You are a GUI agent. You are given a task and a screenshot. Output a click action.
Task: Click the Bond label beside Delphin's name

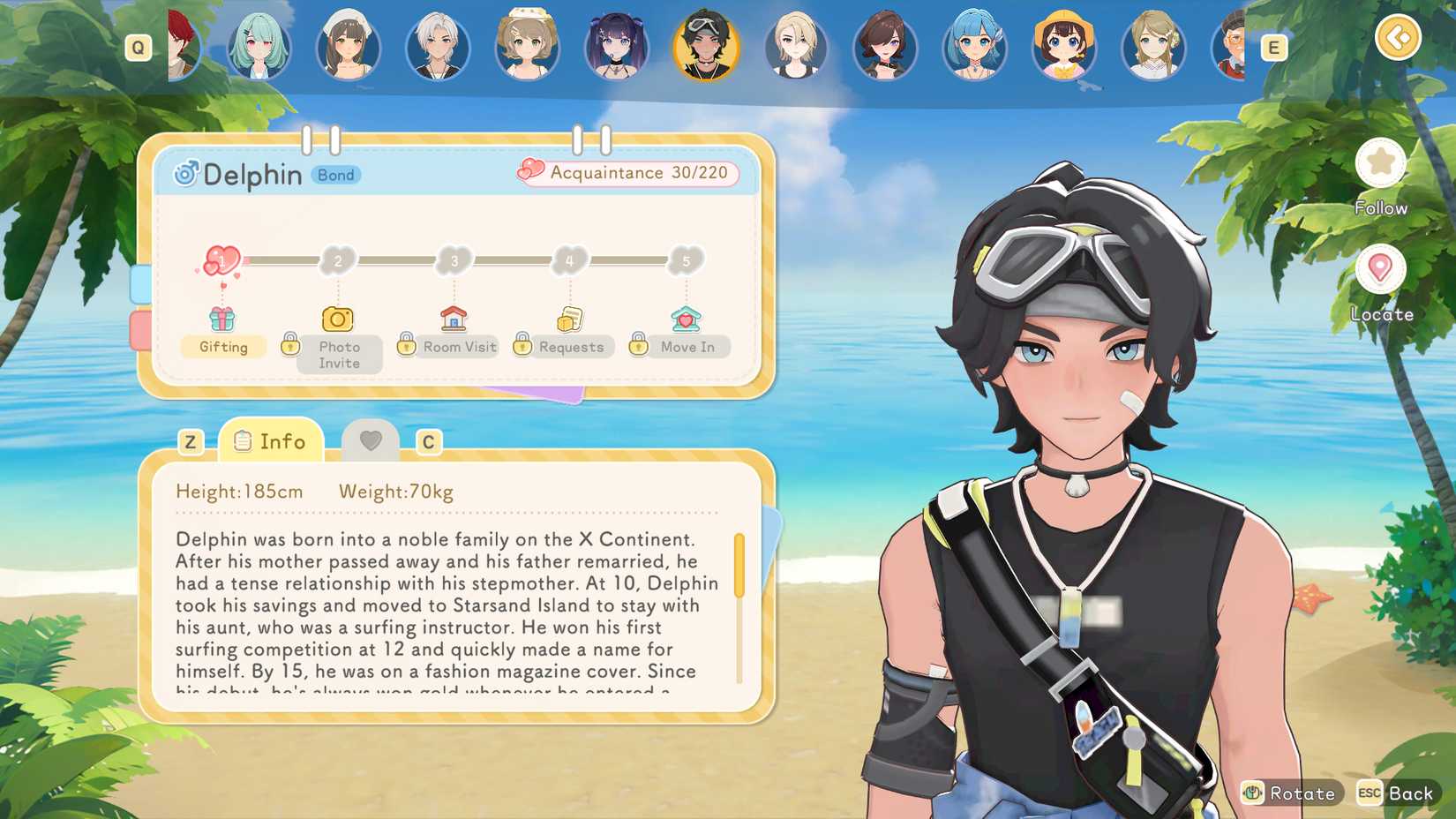335,176
